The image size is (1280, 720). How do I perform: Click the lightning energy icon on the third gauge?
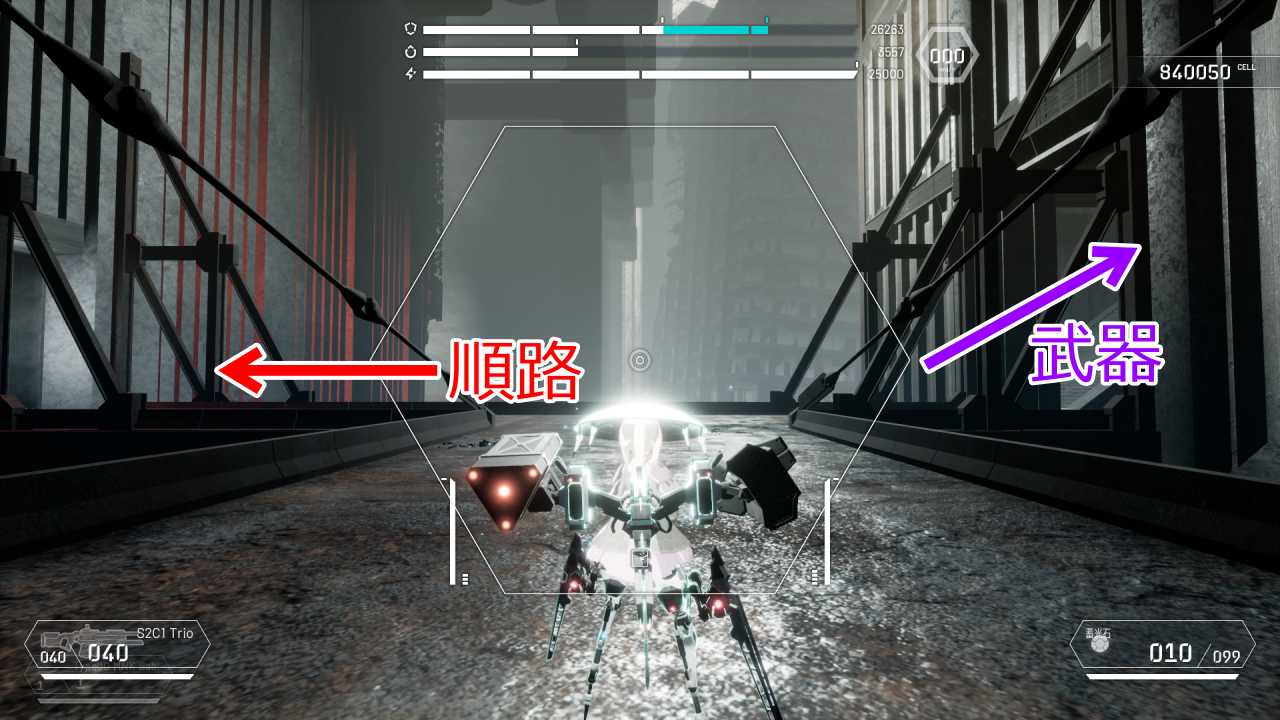pos(410,74)
